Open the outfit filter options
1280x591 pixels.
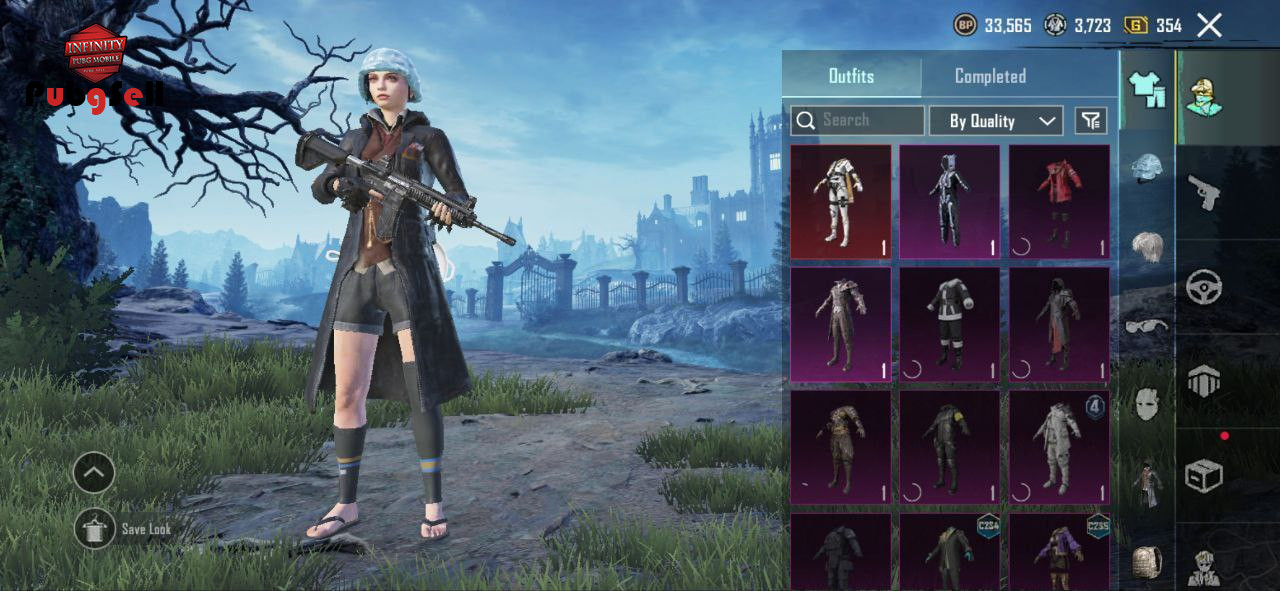[x=1091, y=121]
